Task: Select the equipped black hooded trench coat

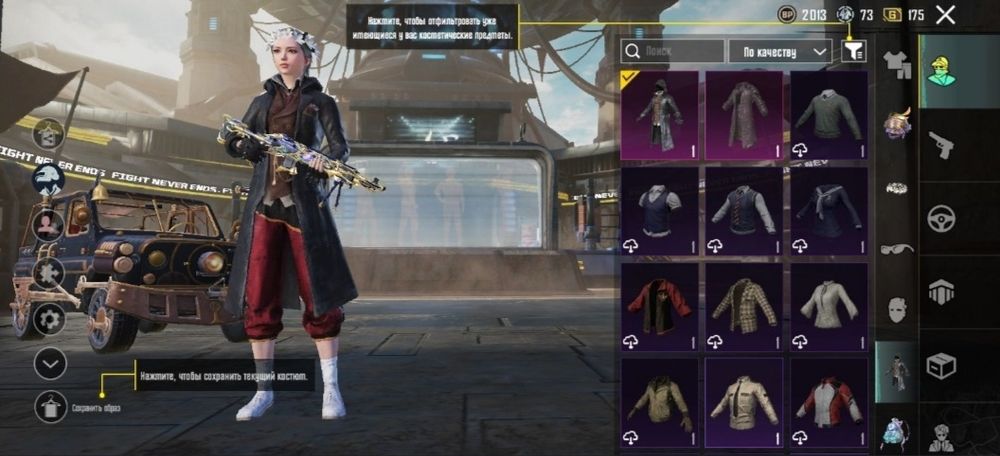Action: (x=659, y=116)
